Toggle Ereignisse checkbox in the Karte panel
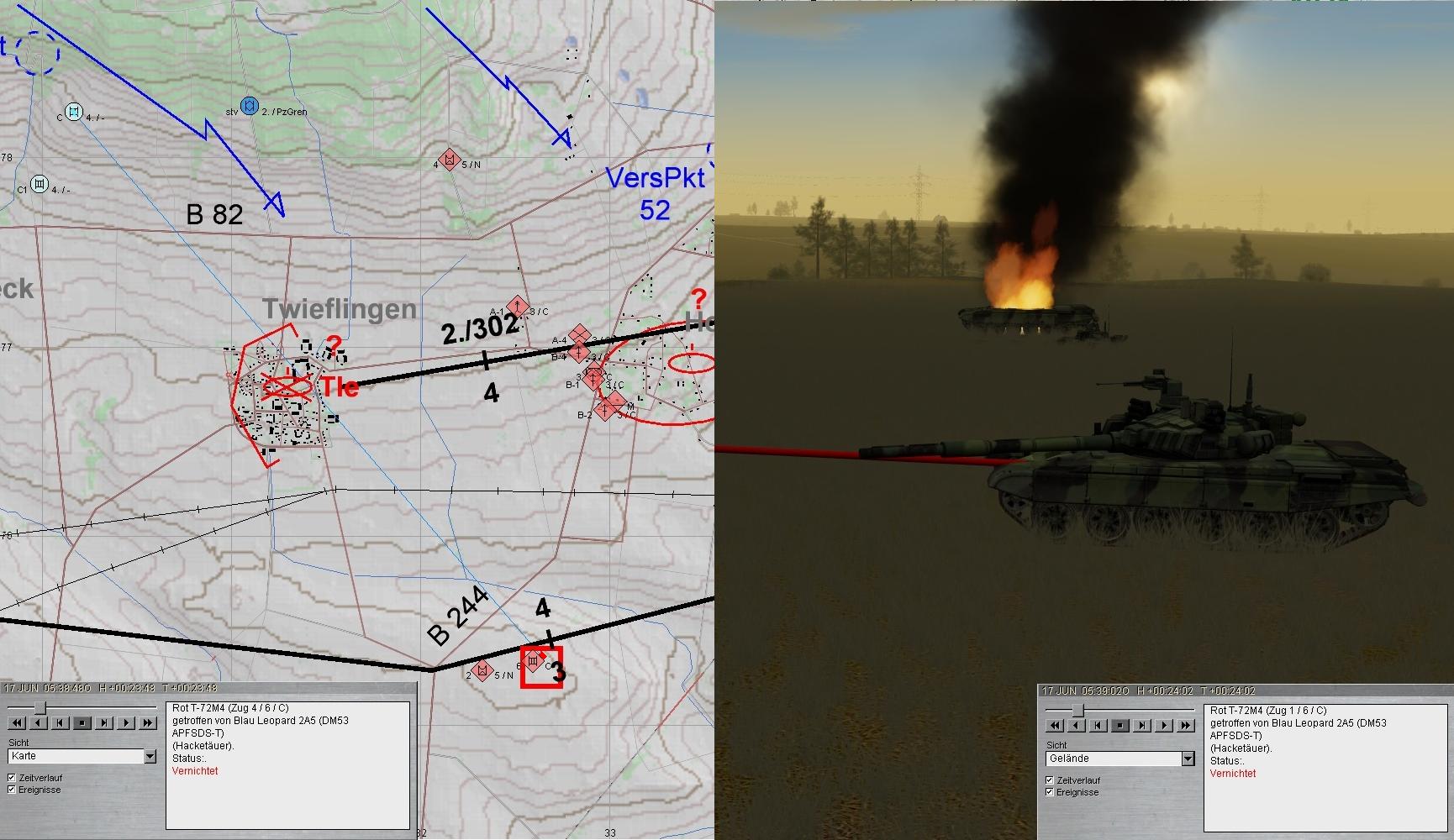The width and height of the screenshot is (1454, 840). (x=12, y=790)
